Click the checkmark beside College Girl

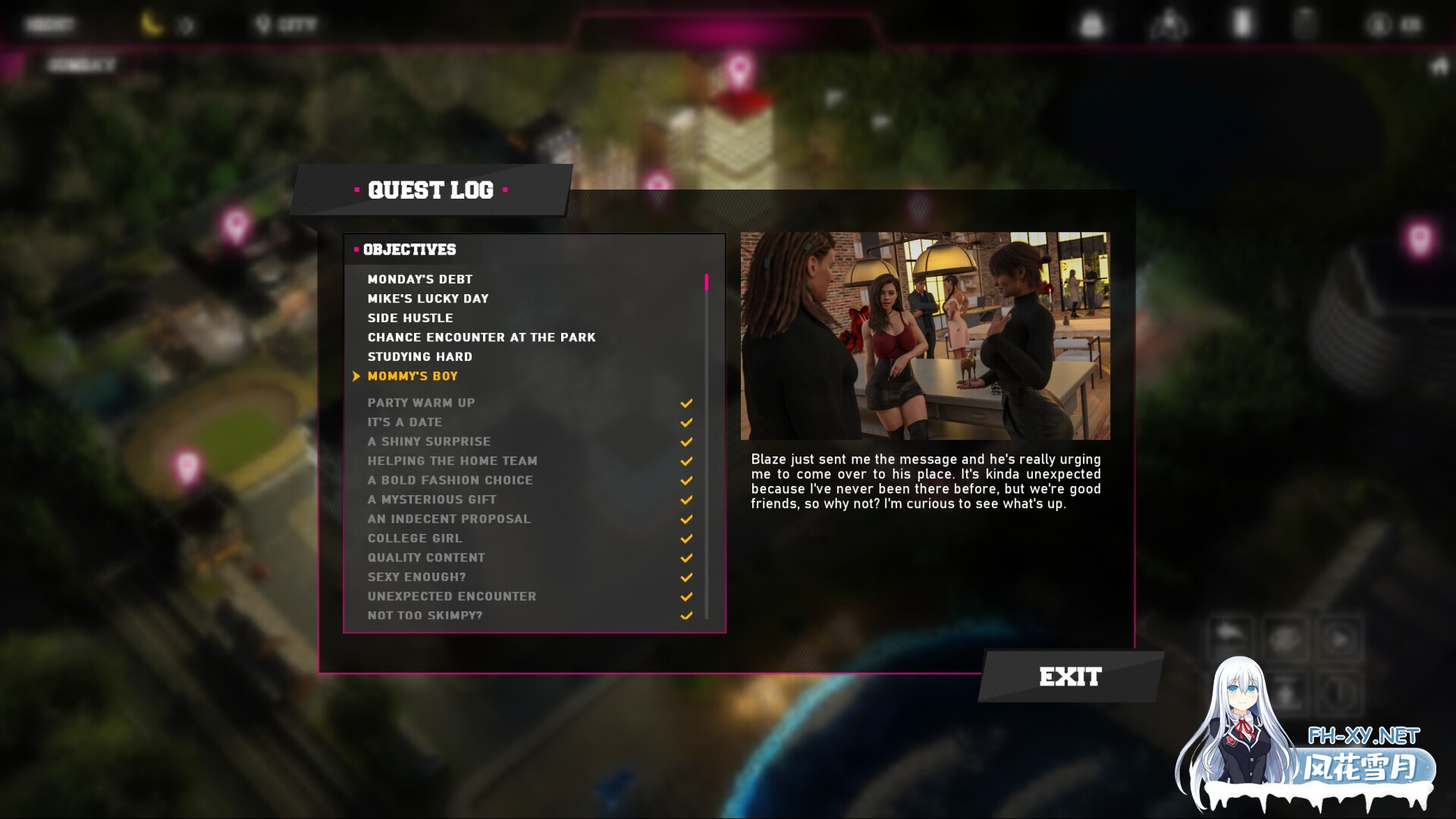[x=686, y=538]
